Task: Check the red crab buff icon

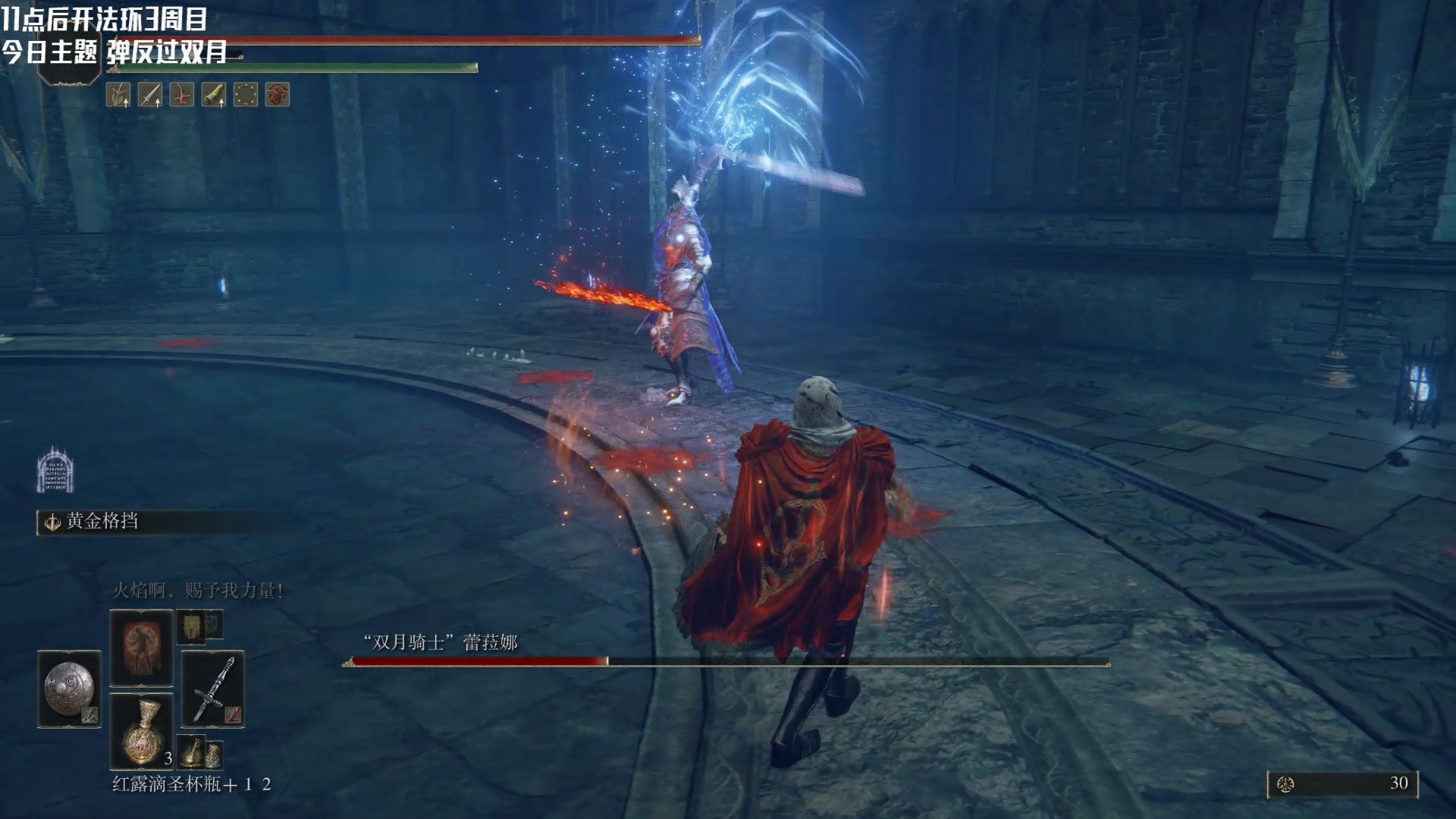Action: tap(278, 95)
